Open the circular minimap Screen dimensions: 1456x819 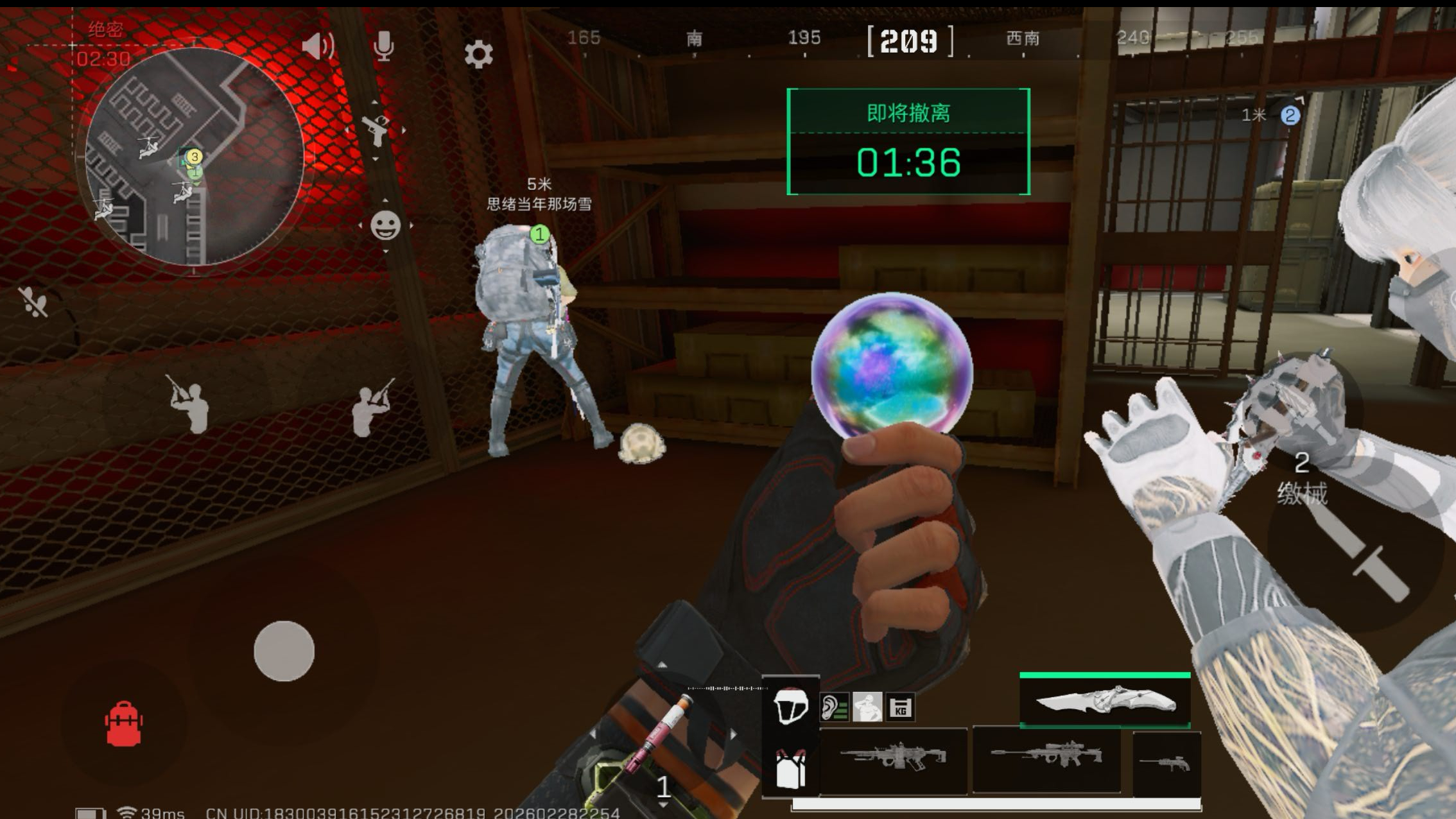pyautogui.click(x=194, y=157)
